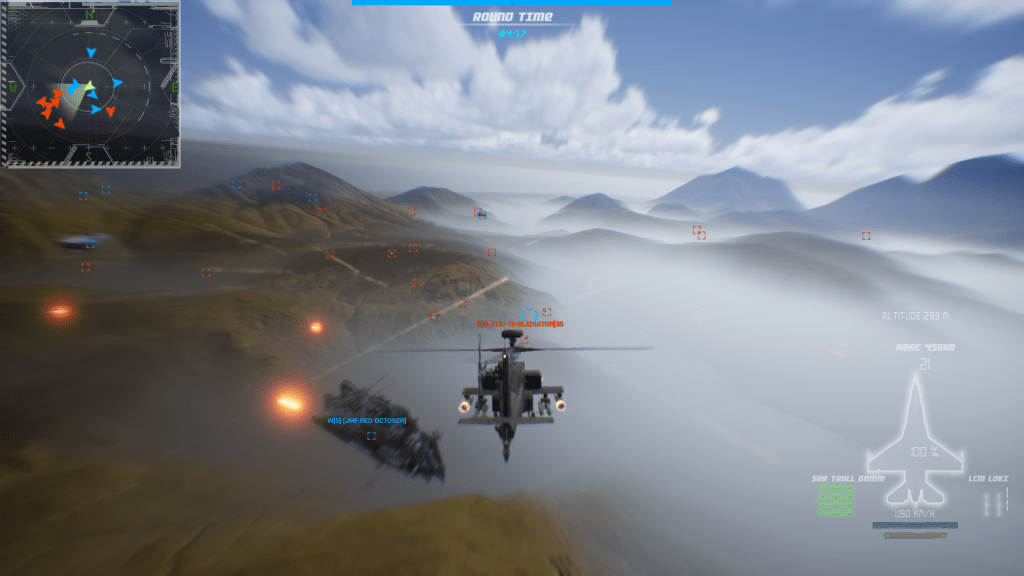Select the SRR Troll rocket pod indicator
1024x576 pixels.
[835, 500]
